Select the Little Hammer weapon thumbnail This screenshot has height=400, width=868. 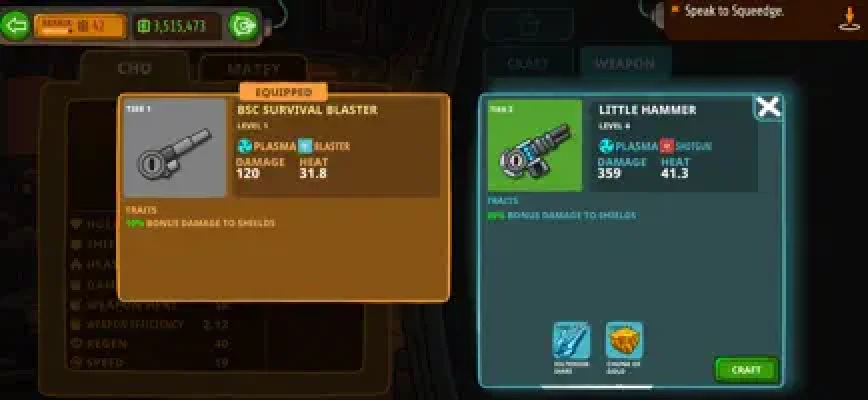534,145
